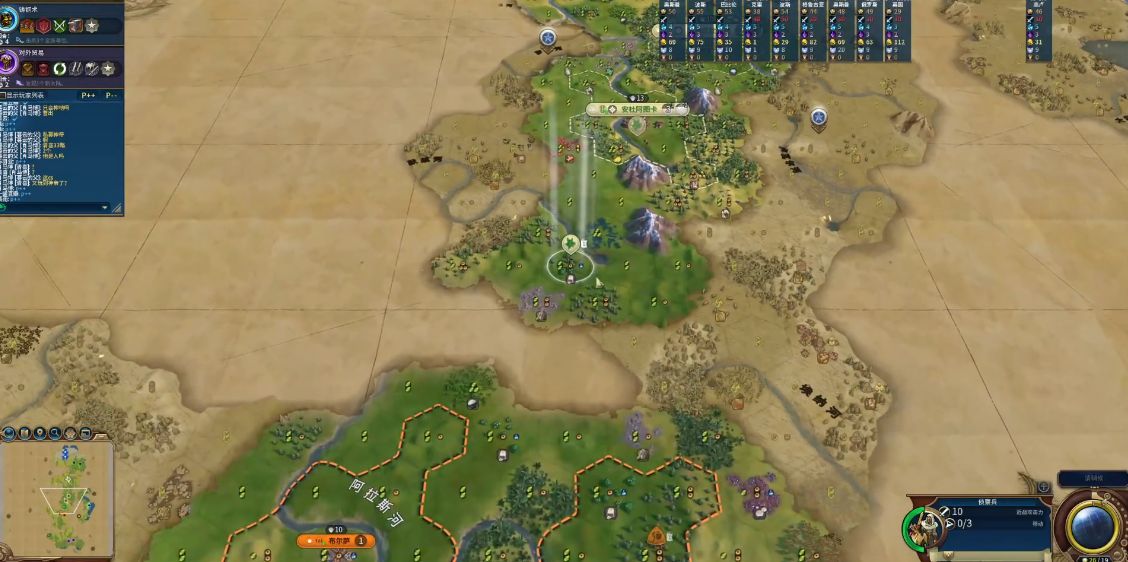Select the 布尔萨 city banner
1128x562 pixels.
pyautogui.click(x=336, y=541)
